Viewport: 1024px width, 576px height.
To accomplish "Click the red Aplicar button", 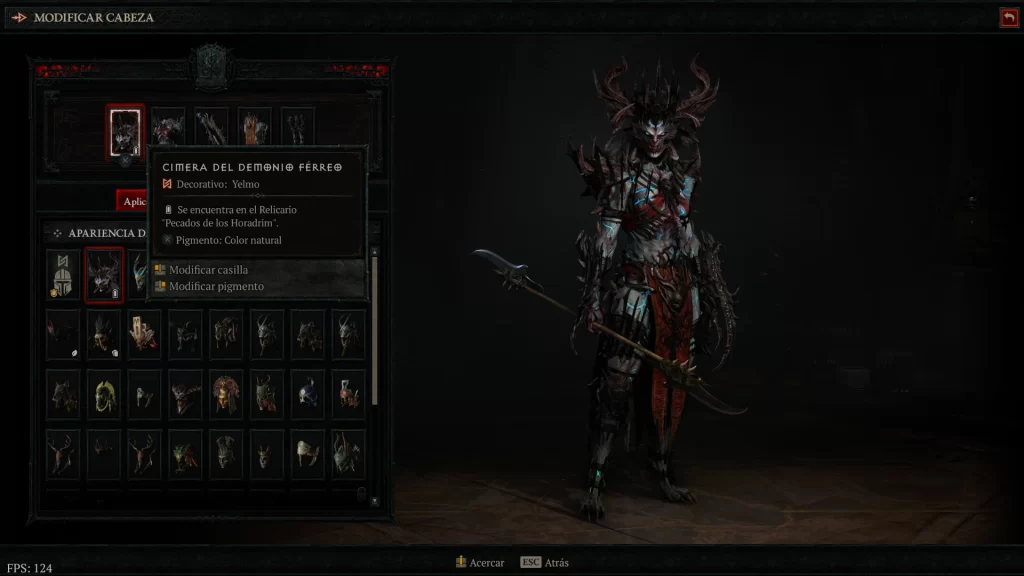I will click(x=132, y=201).
